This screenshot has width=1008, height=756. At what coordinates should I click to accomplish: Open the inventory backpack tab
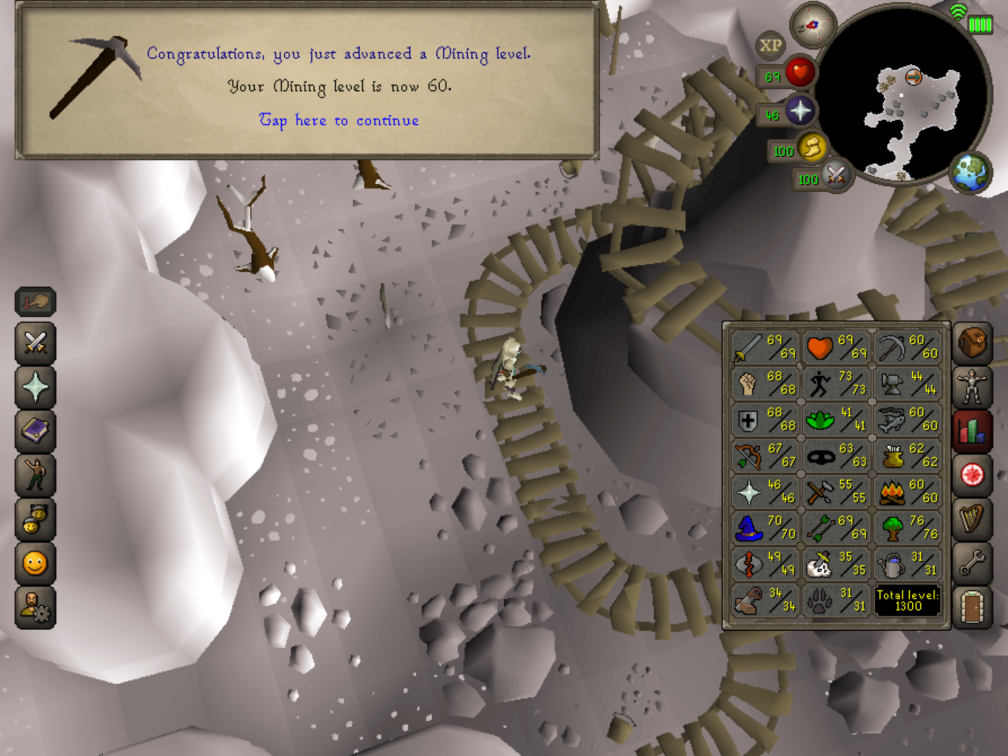[x=972, y=343]
